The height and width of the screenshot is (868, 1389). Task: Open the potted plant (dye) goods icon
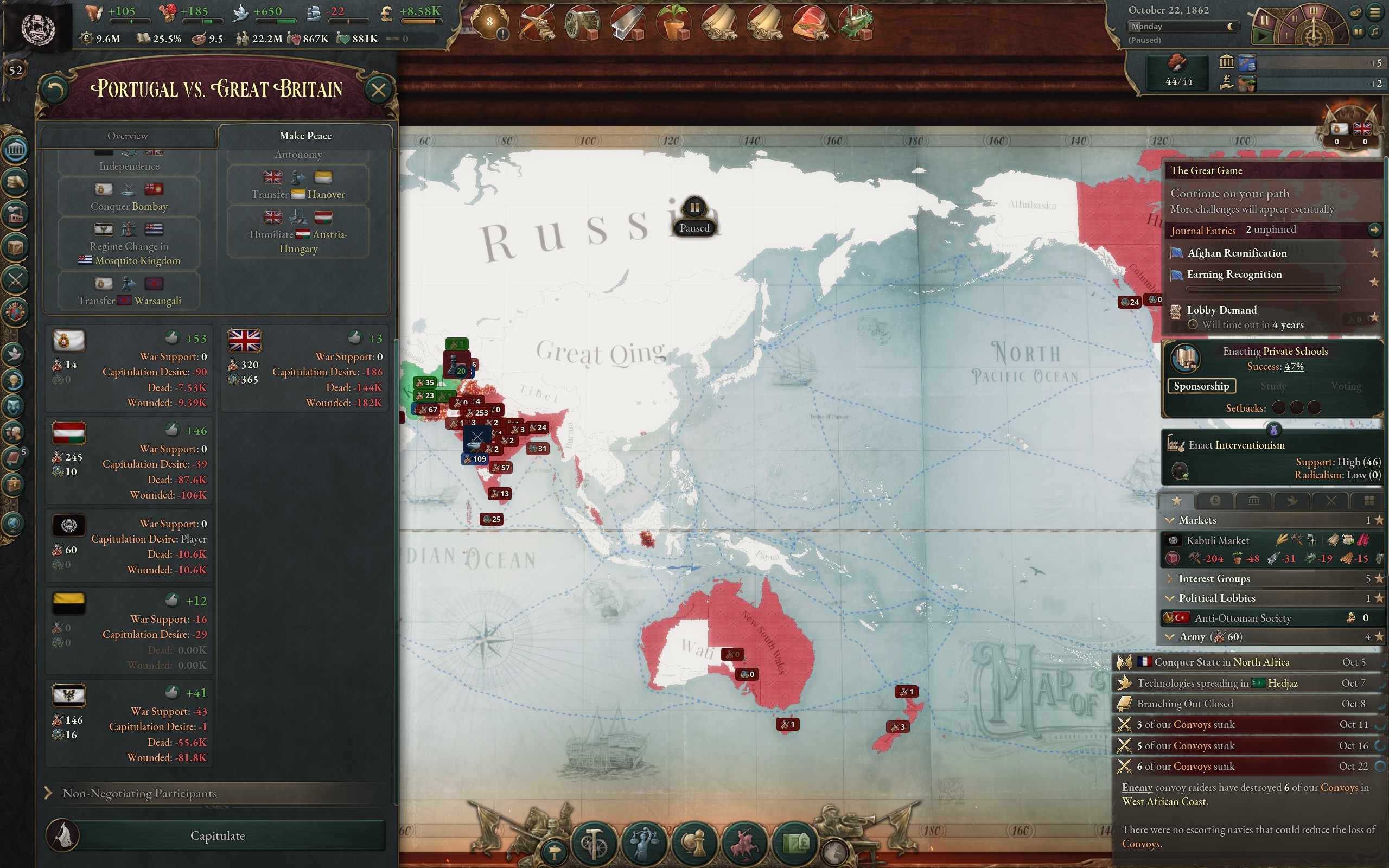674,22
